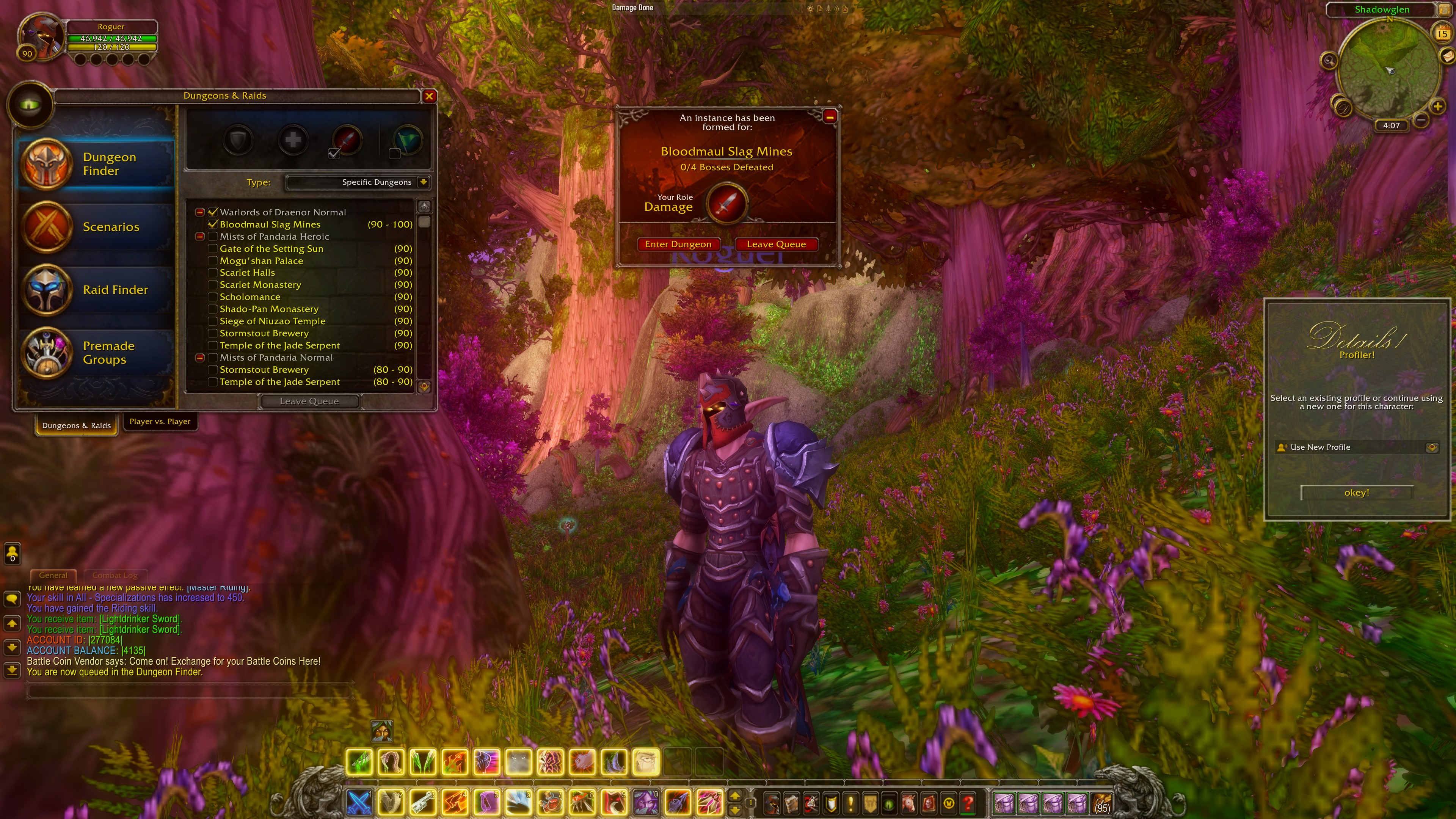Check the Scarlet Halls dungeon

click(x=213, y=273)
